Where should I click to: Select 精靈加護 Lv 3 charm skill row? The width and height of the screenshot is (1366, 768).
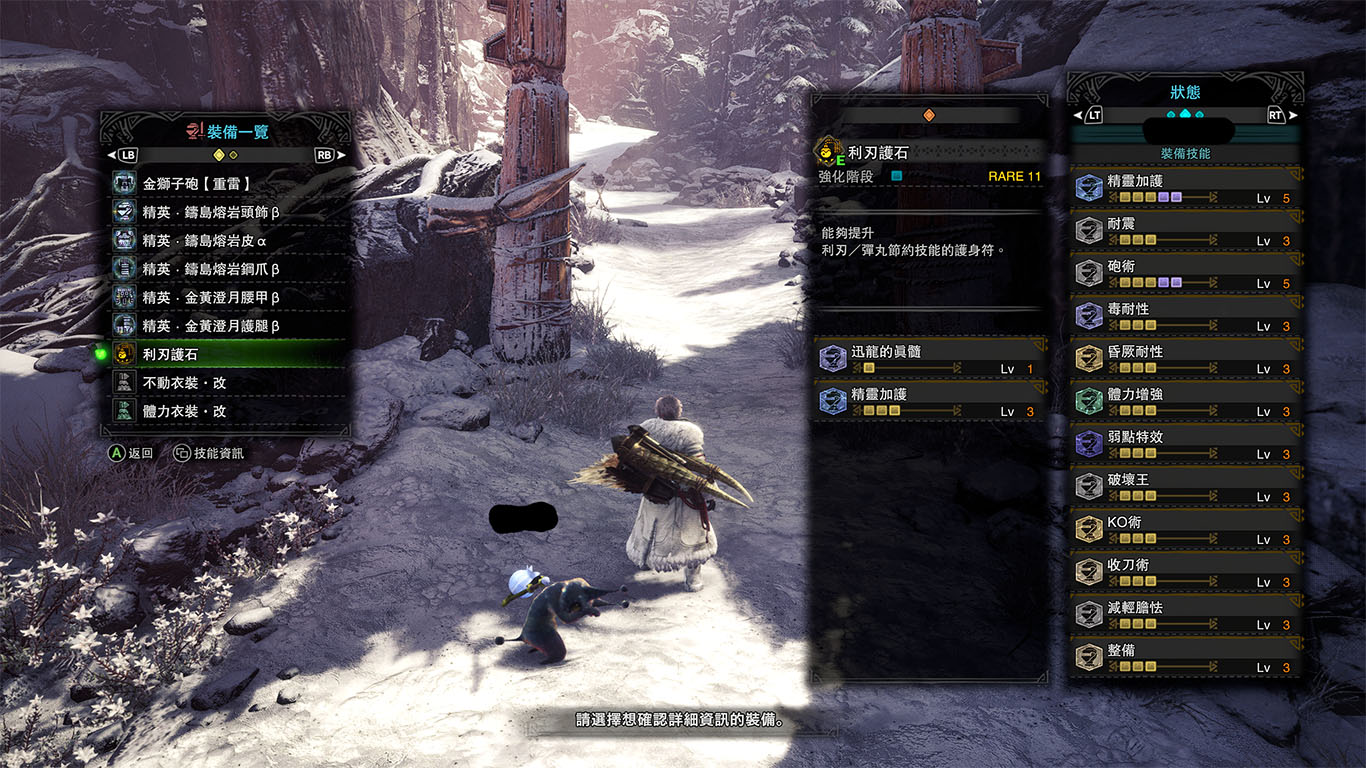pyautogui.click(x=931, y=403)
